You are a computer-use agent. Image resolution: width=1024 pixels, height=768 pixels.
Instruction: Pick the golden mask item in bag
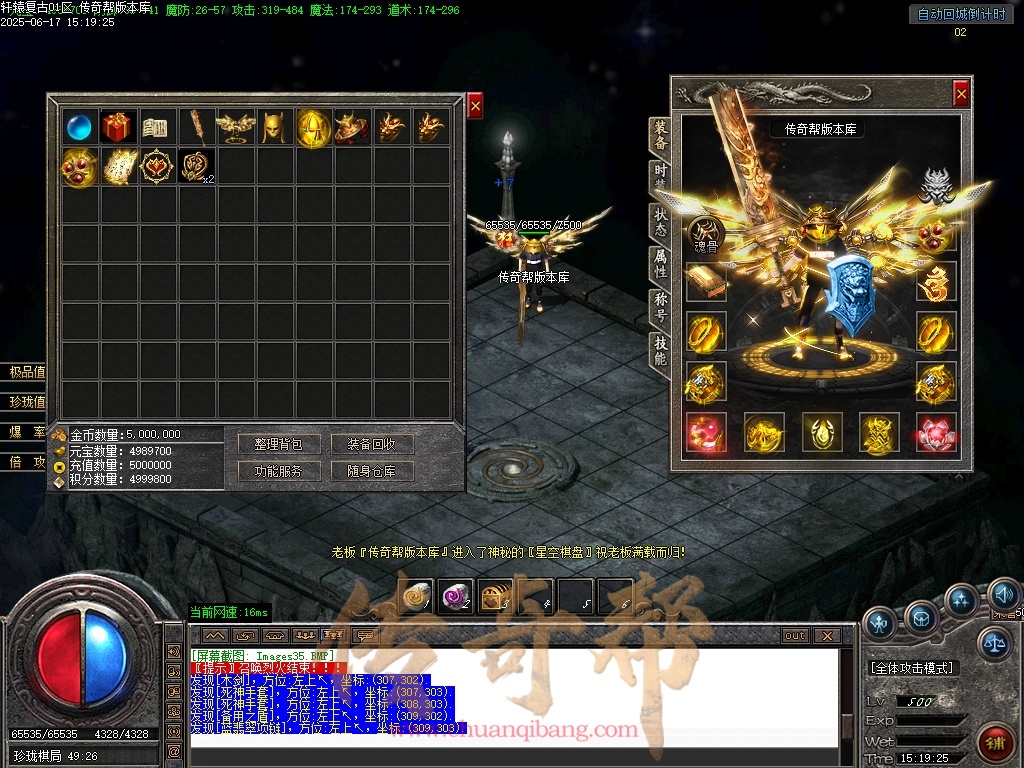coord(274,127)
